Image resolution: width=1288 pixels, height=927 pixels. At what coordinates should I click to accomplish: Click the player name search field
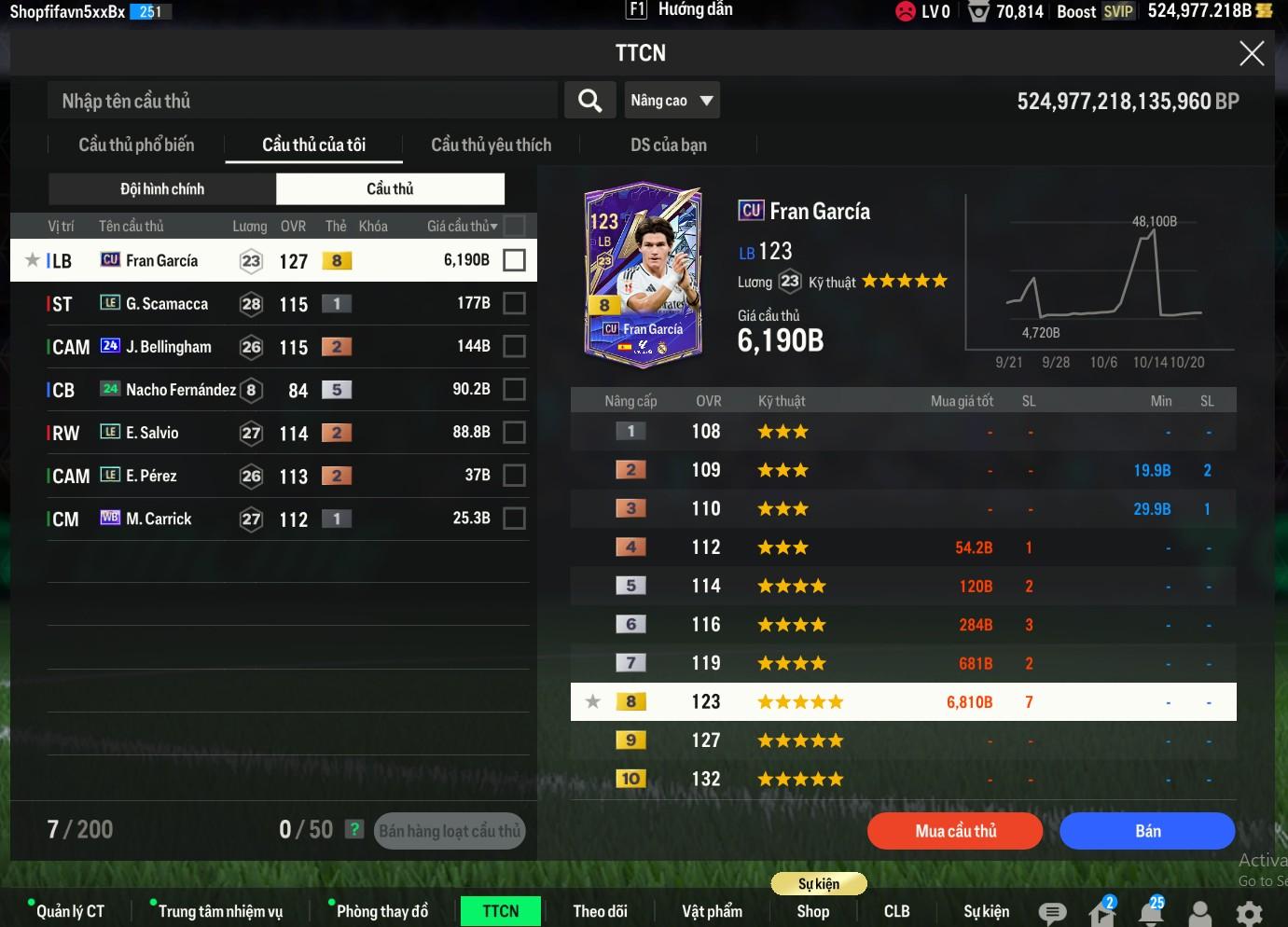click(302, 101)
